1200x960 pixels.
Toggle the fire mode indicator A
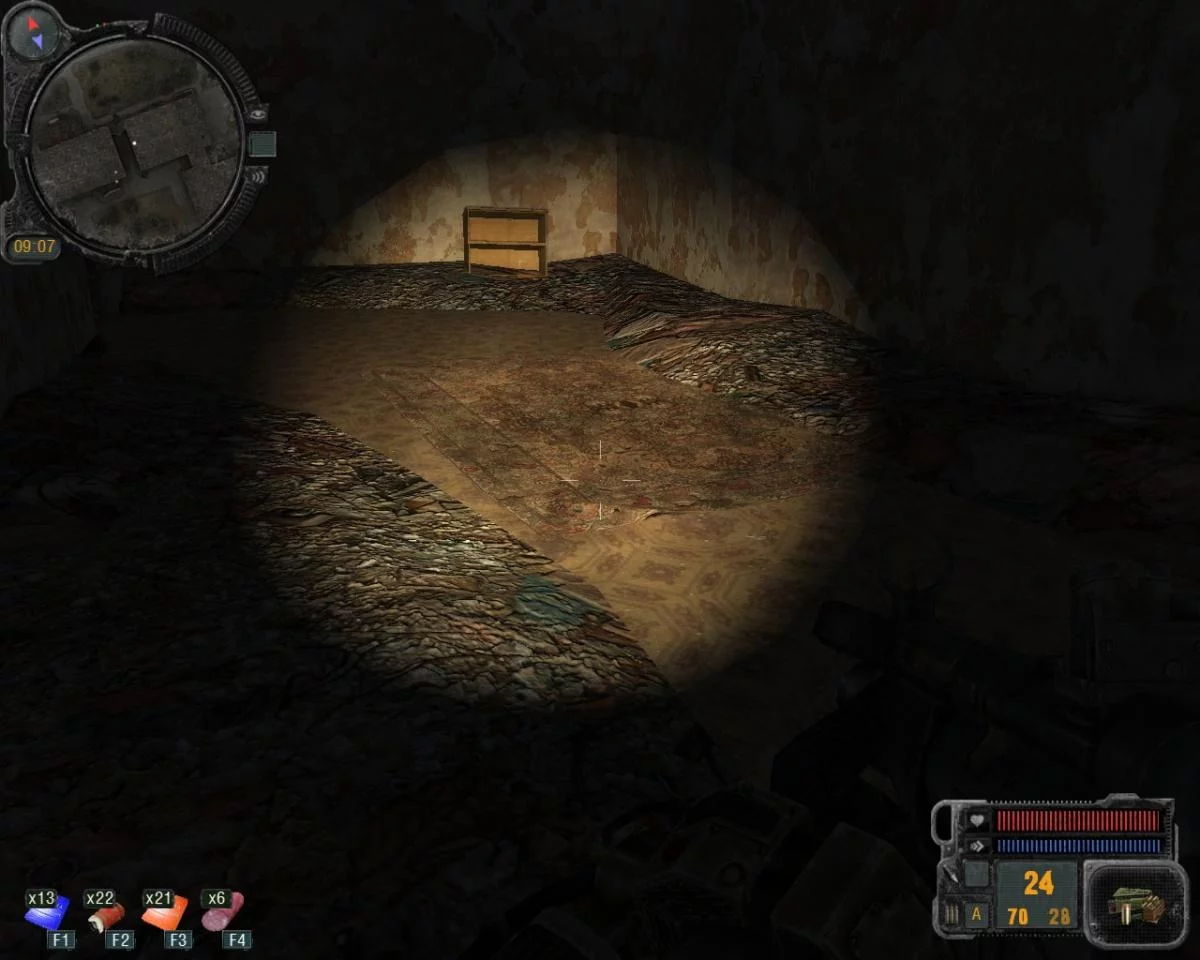(x=976, y=915)
